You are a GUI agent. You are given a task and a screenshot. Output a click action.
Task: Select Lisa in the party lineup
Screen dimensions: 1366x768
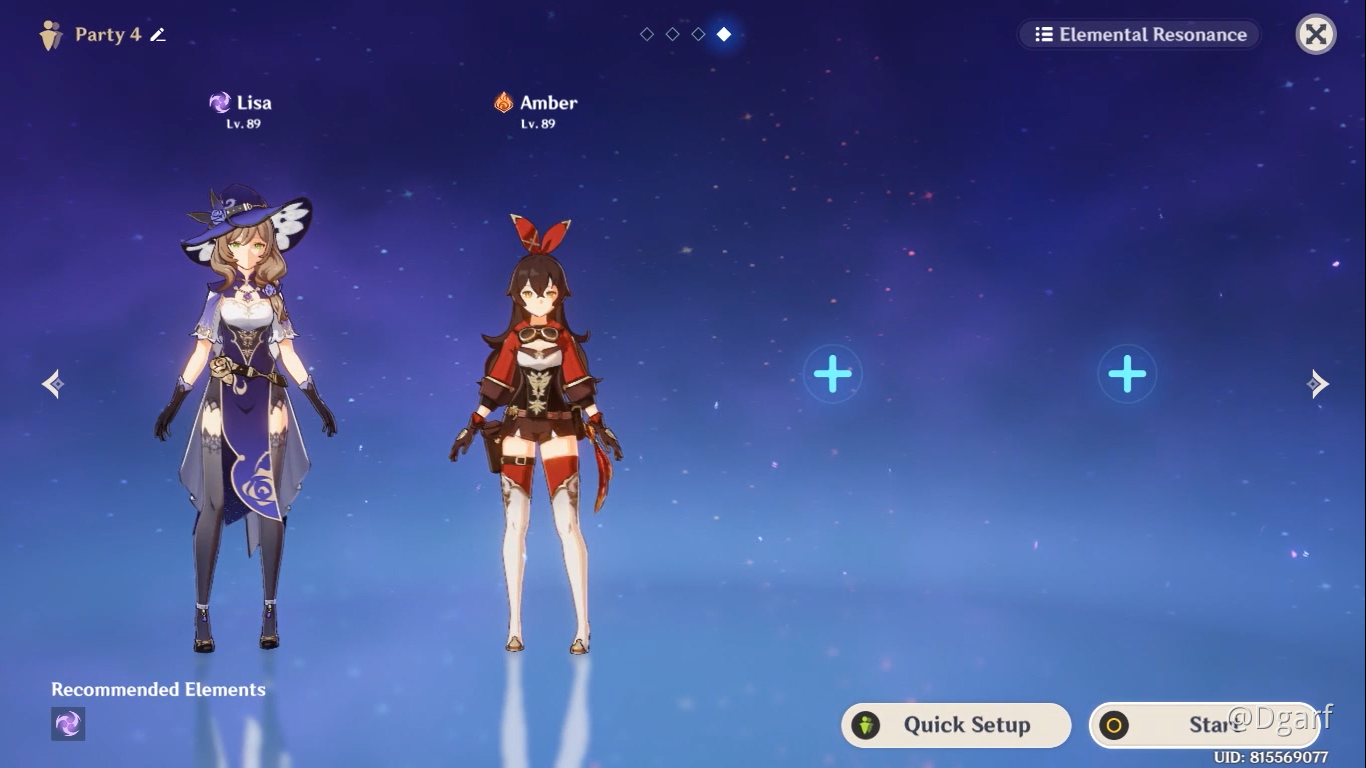click(x=245, y=420)
